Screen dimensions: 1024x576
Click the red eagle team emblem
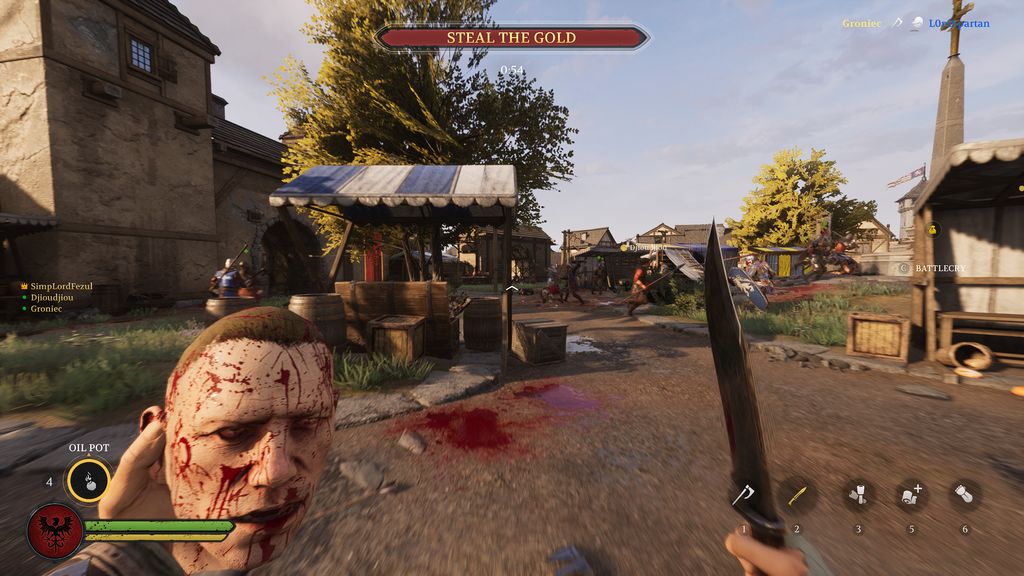(54, 530)
